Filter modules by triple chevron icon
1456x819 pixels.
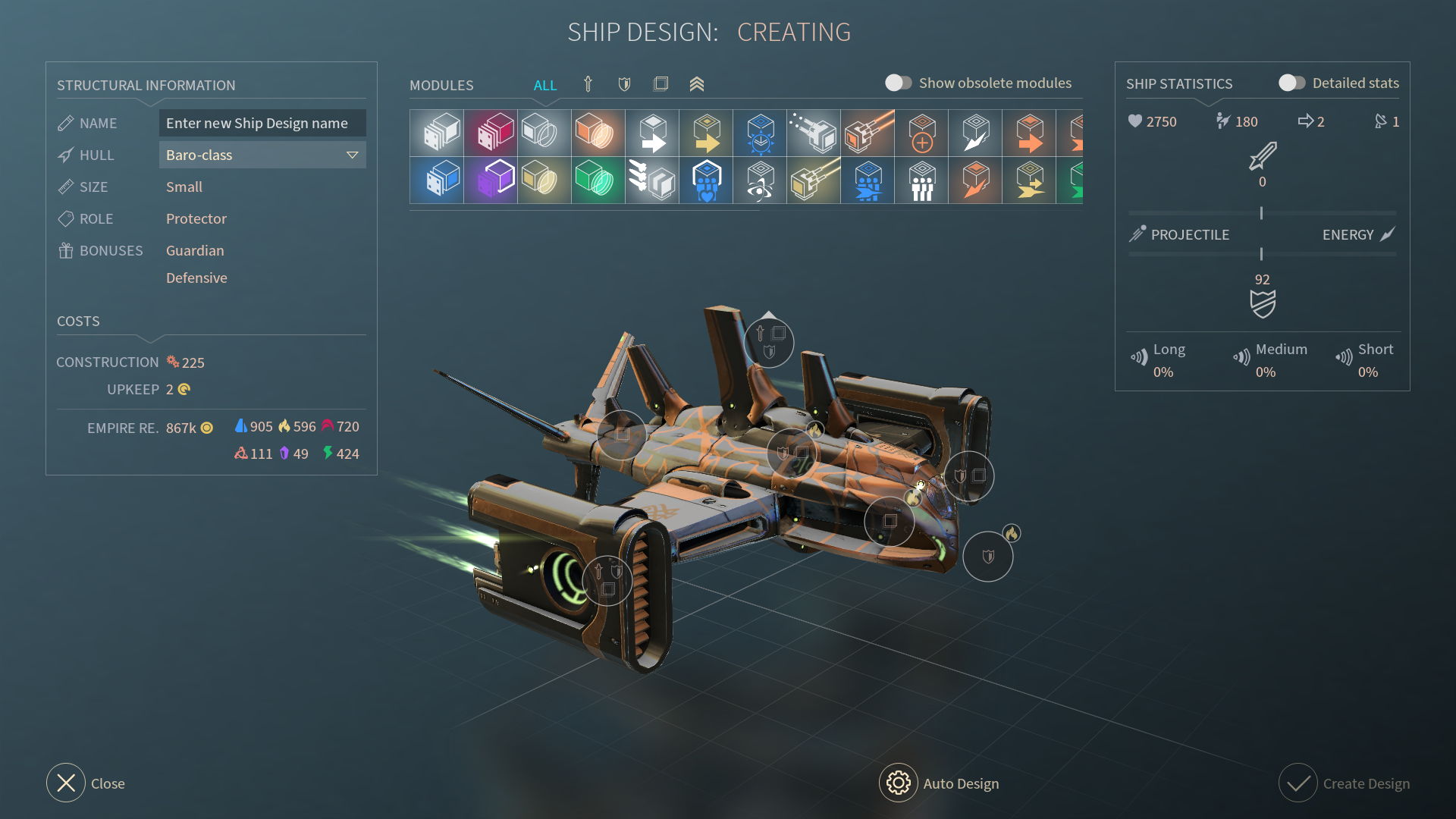tap(697, 84)
